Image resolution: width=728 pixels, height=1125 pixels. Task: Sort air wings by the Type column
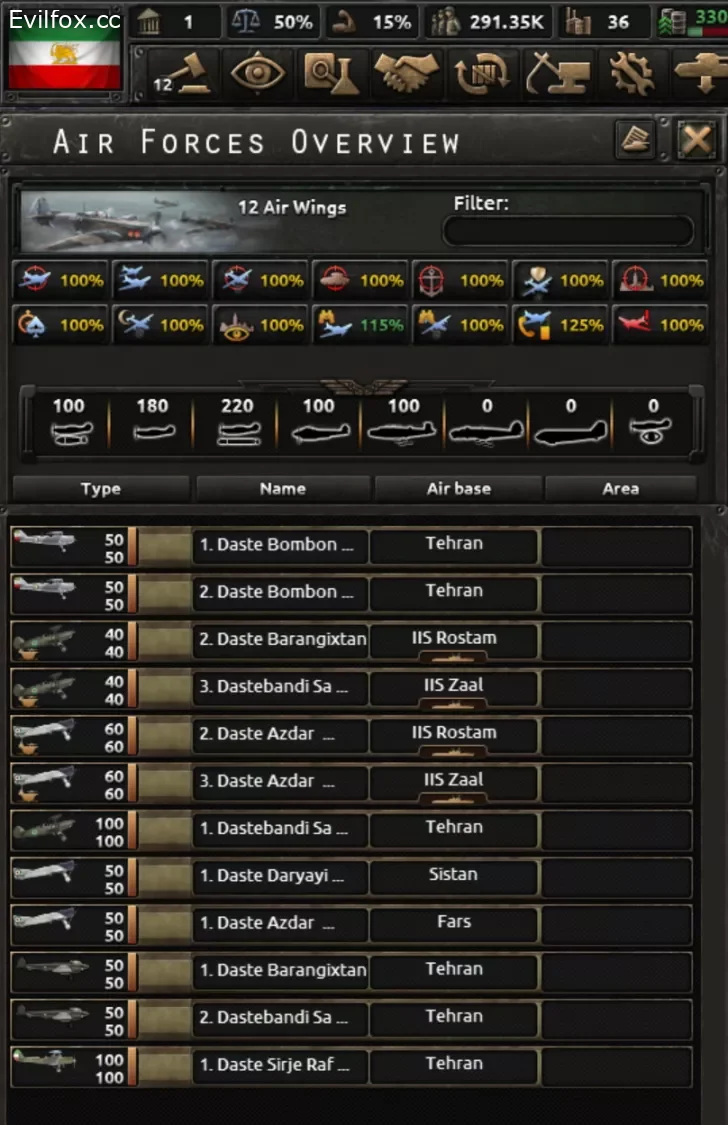point(100,488)
